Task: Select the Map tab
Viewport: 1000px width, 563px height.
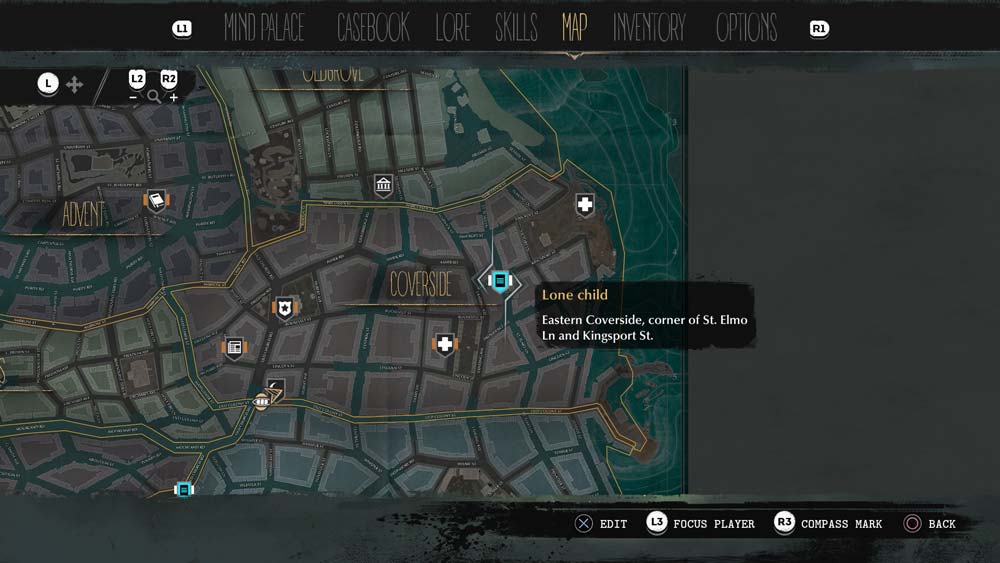Action: (574, 28)
